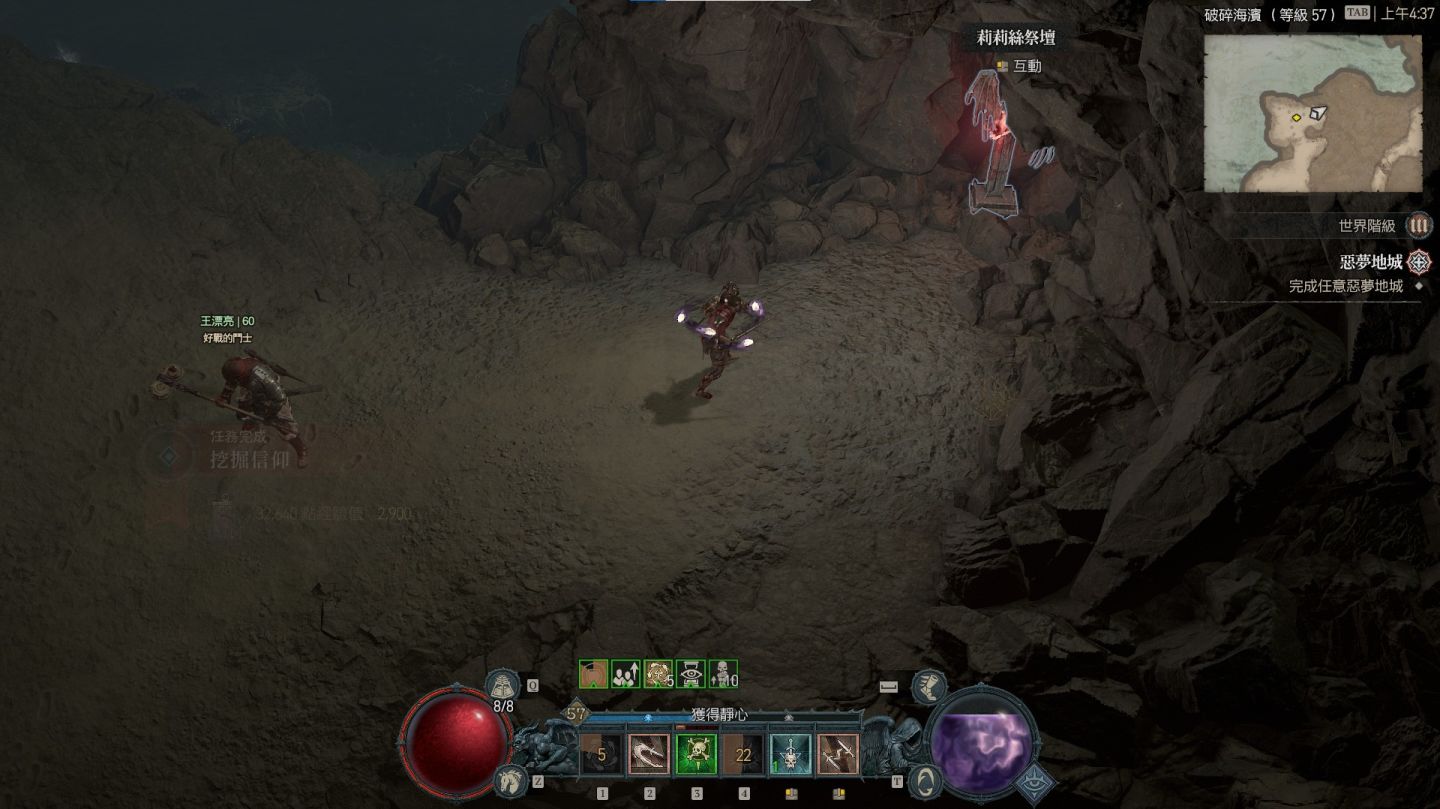Inspect the skeleton buff showing 10

723,674
